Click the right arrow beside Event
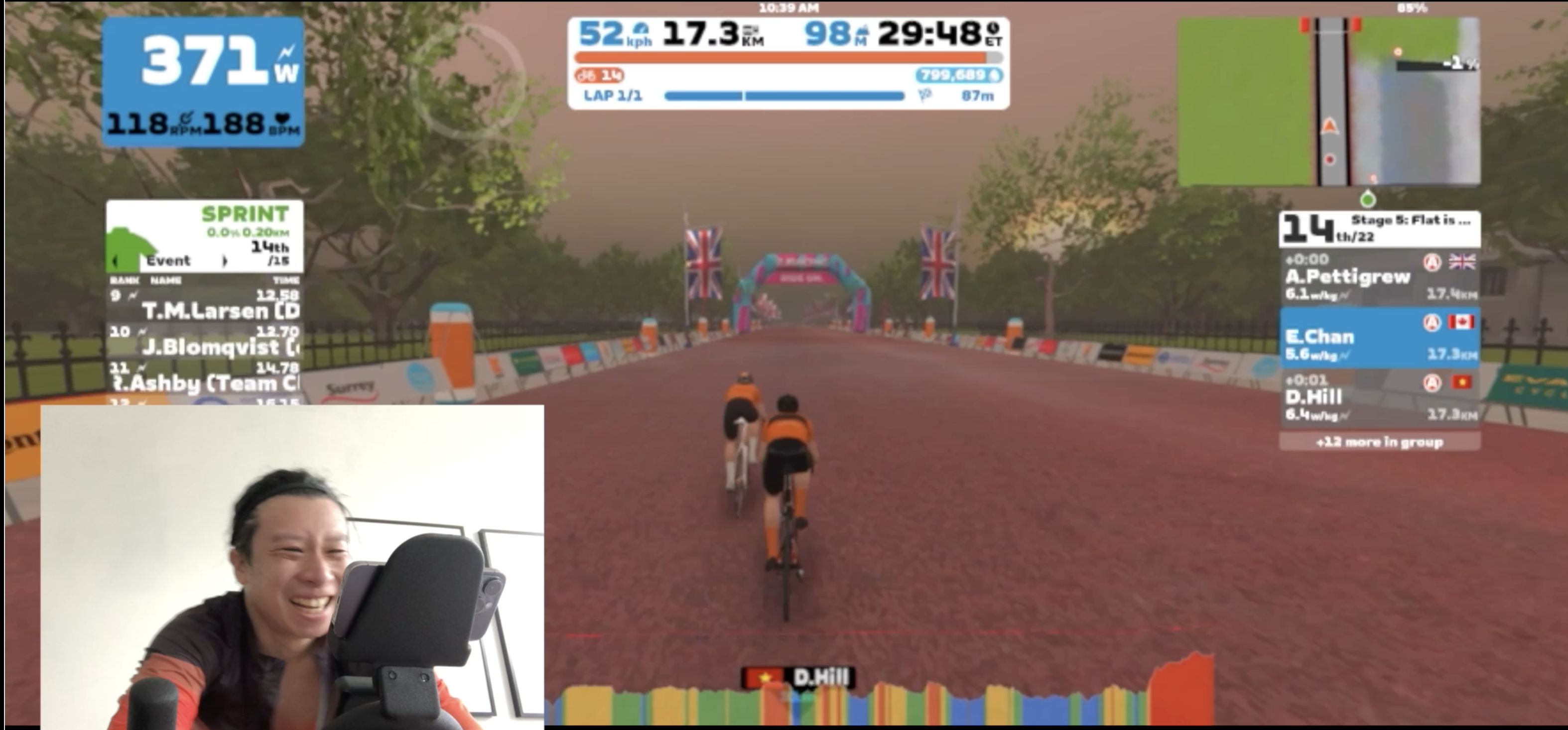 pyautogui.click(x=225, y=261)
